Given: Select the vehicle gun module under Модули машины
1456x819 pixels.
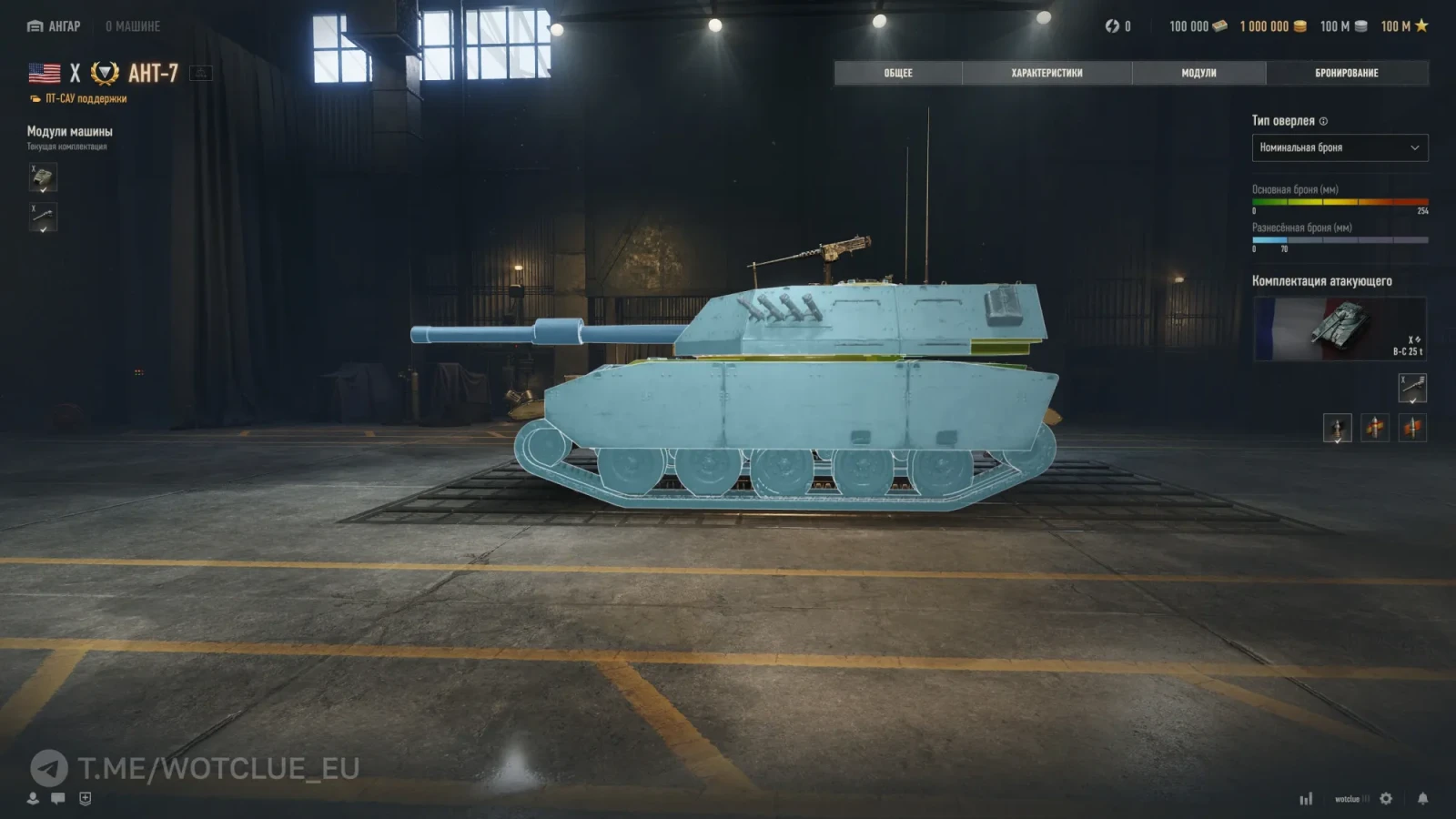Looking at the screenshot, I should (x=43, y=217).
